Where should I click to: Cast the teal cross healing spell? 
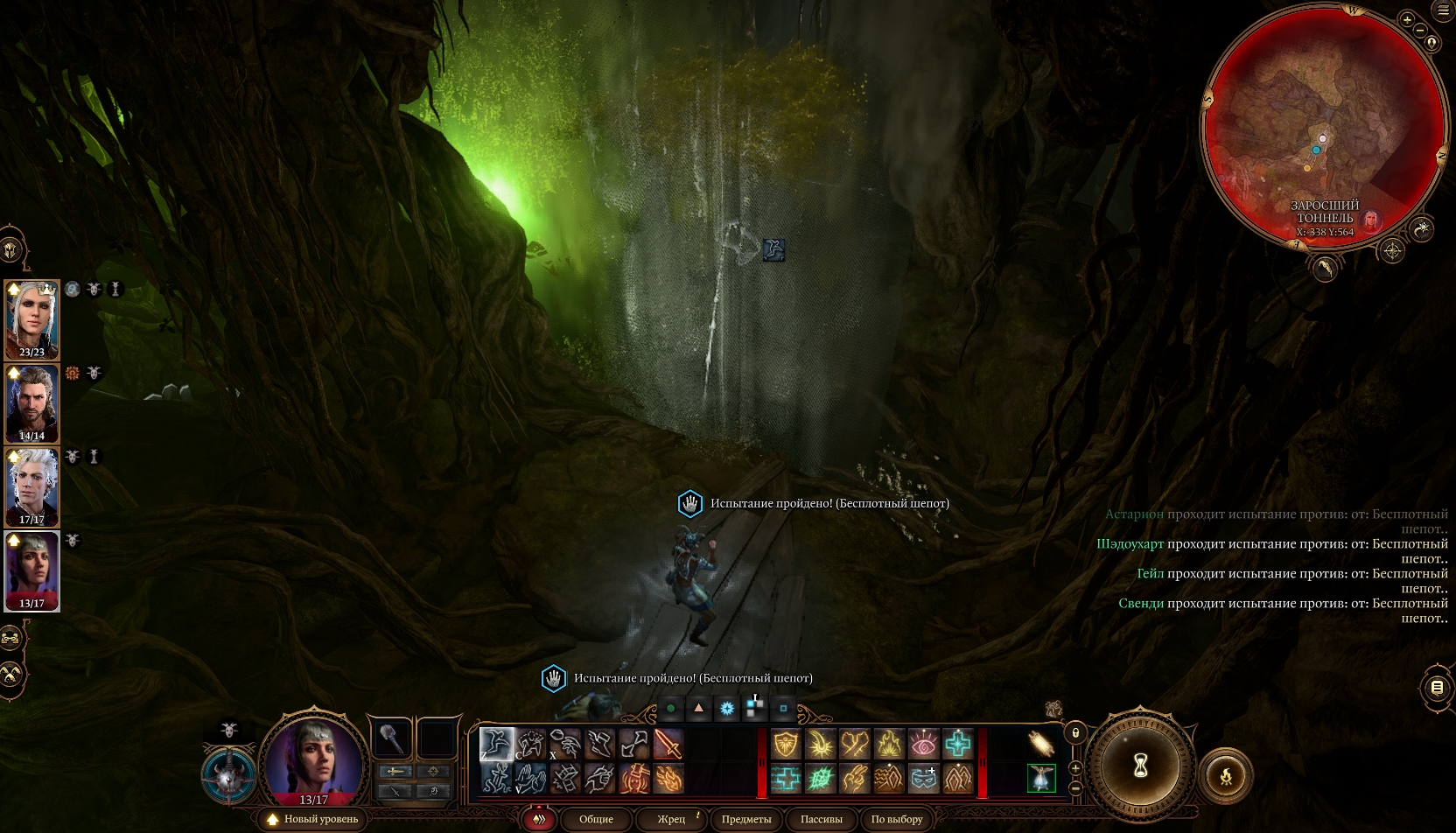tap(957, 745)
